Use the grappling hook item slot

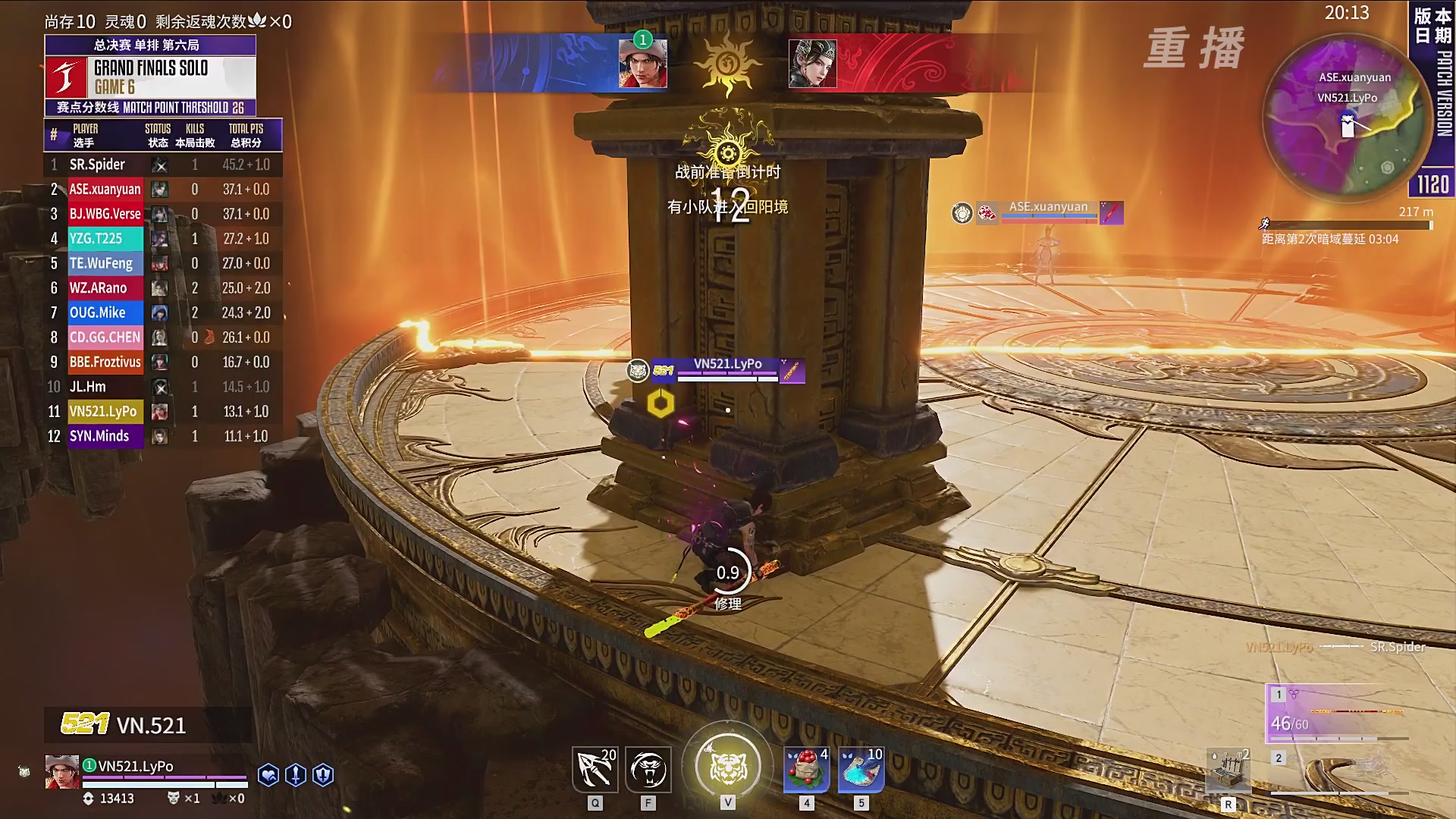click(x=595, y=770)
